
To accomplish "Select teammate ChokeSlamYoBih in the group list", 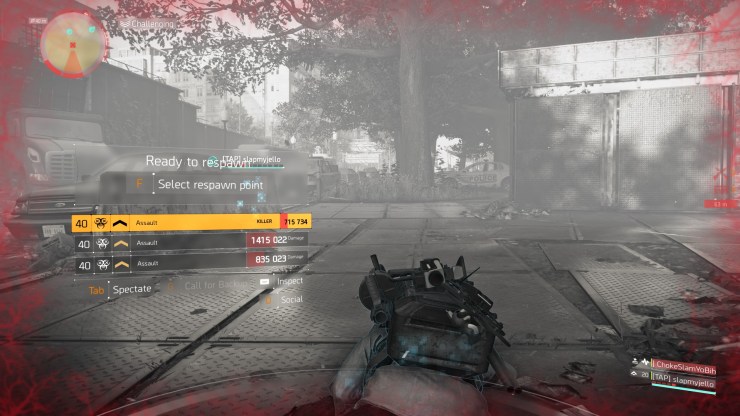I will coord(687,362).
